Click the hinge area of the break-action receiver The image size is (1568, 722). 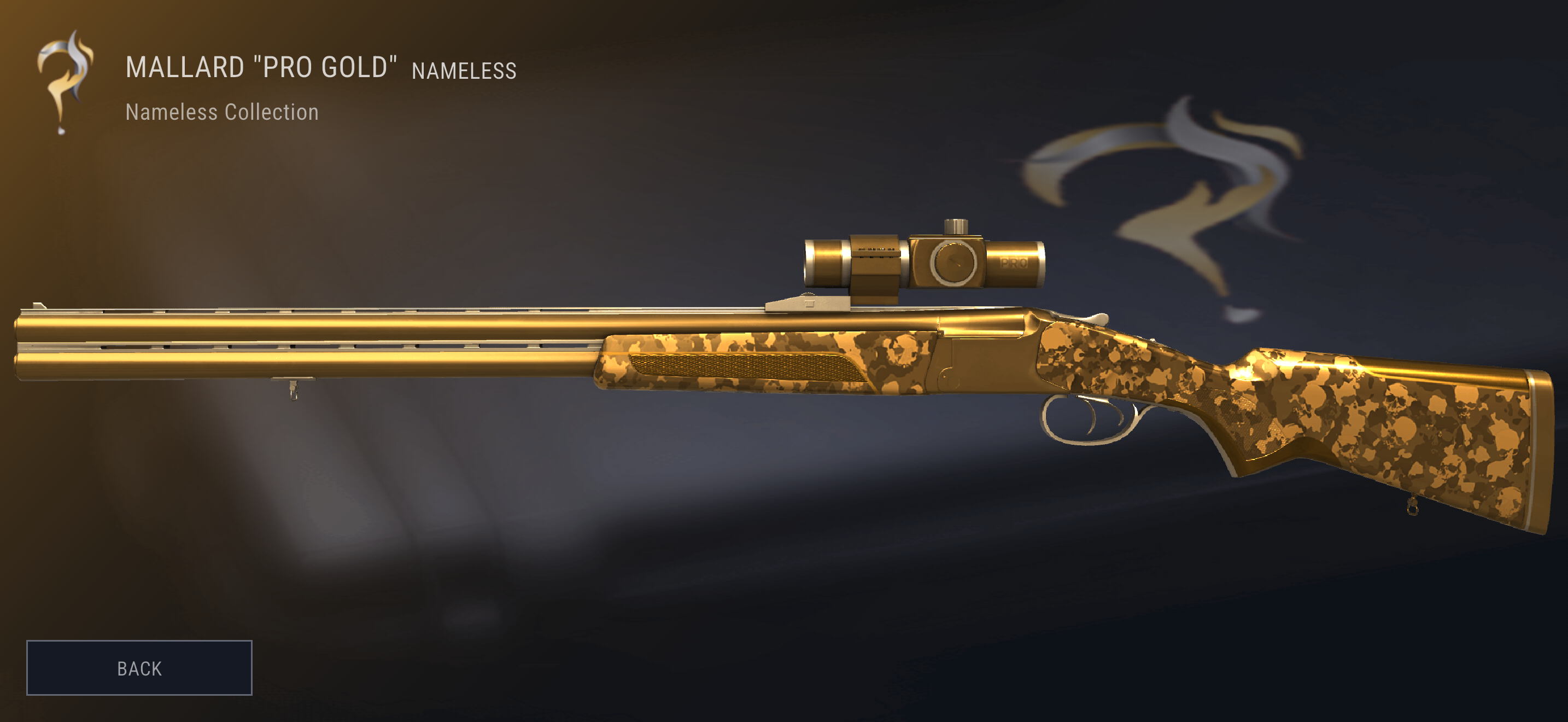coord(946,377)
